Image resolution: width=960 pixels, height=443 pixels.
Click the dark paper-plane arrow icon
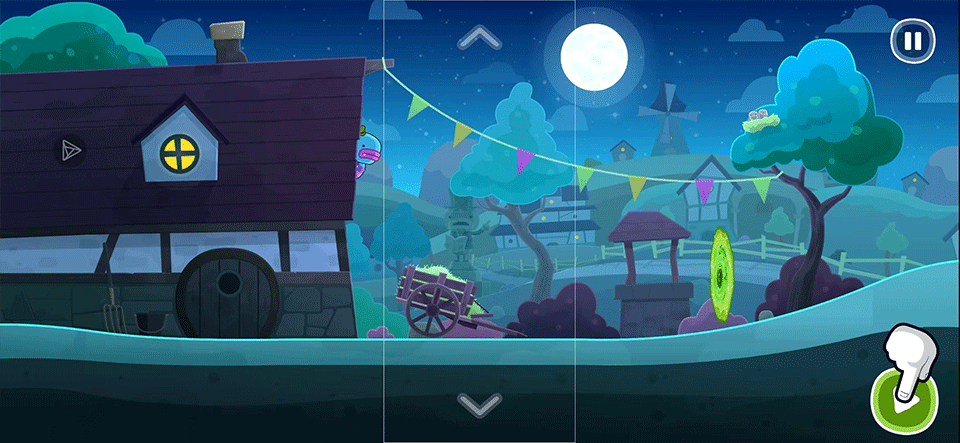click(69, 150)
